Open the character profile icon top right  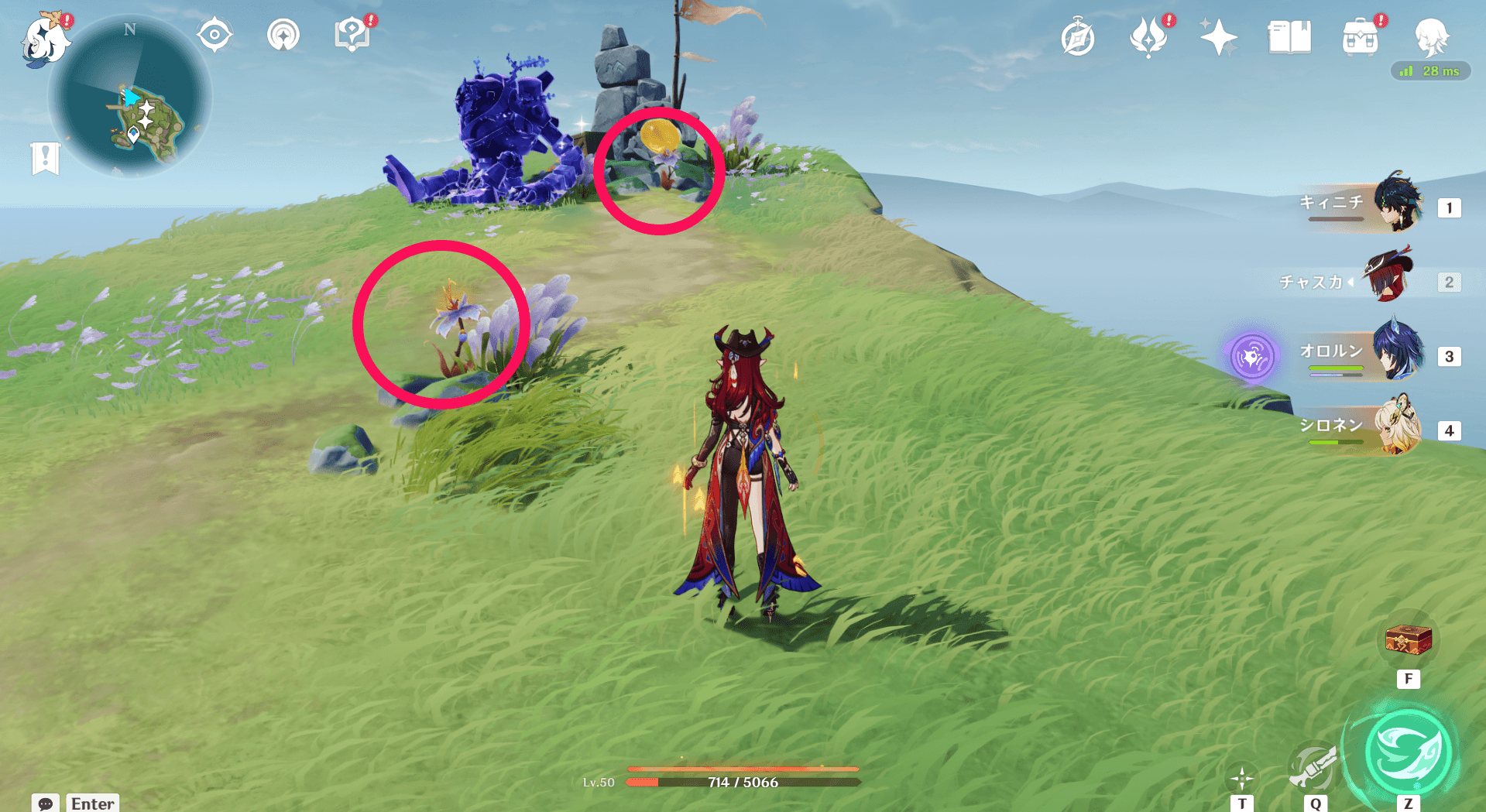tap(1436, 35)
